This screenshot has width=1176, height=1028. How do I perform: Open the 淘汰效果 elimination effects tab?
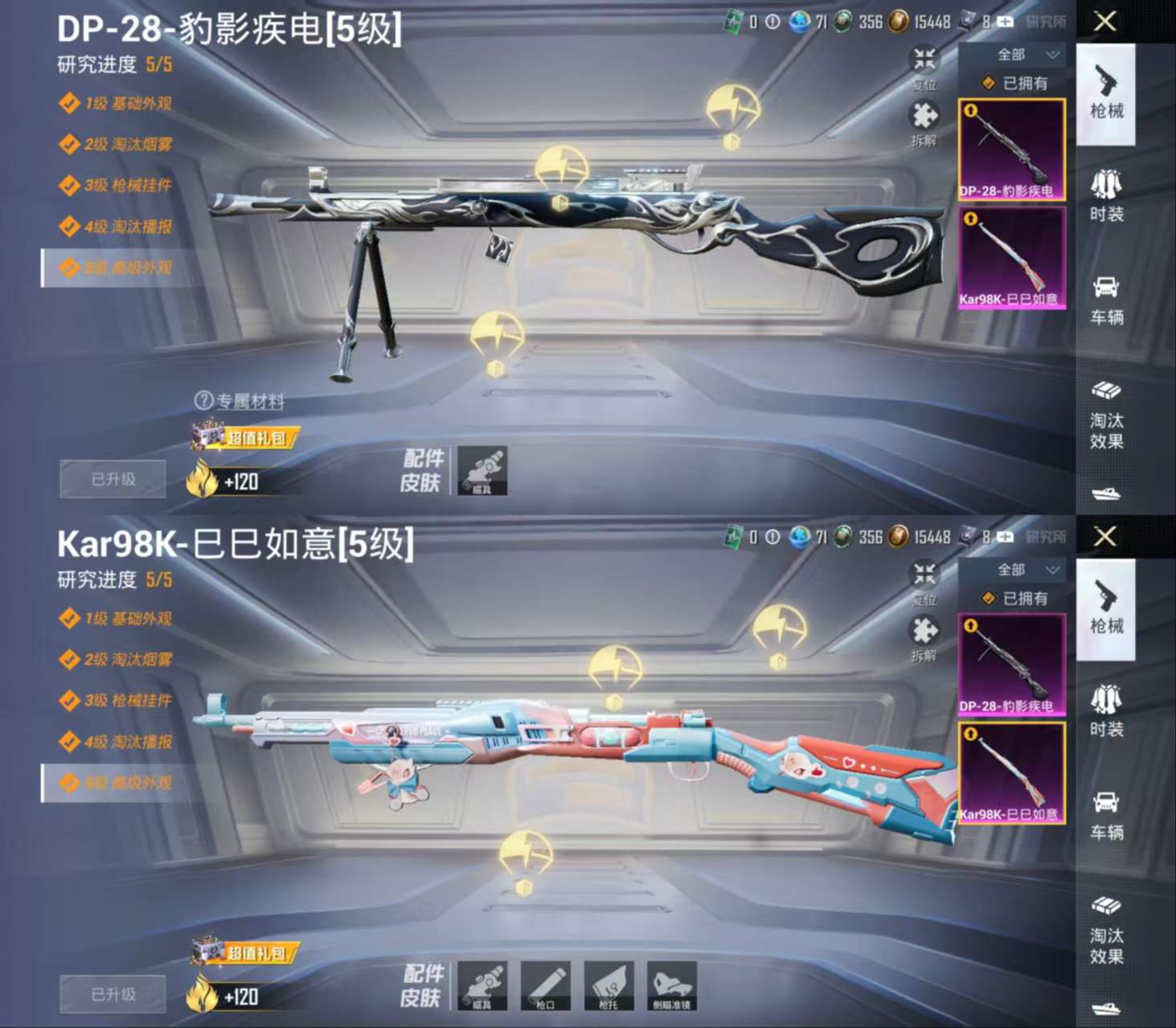[1108, 418]
